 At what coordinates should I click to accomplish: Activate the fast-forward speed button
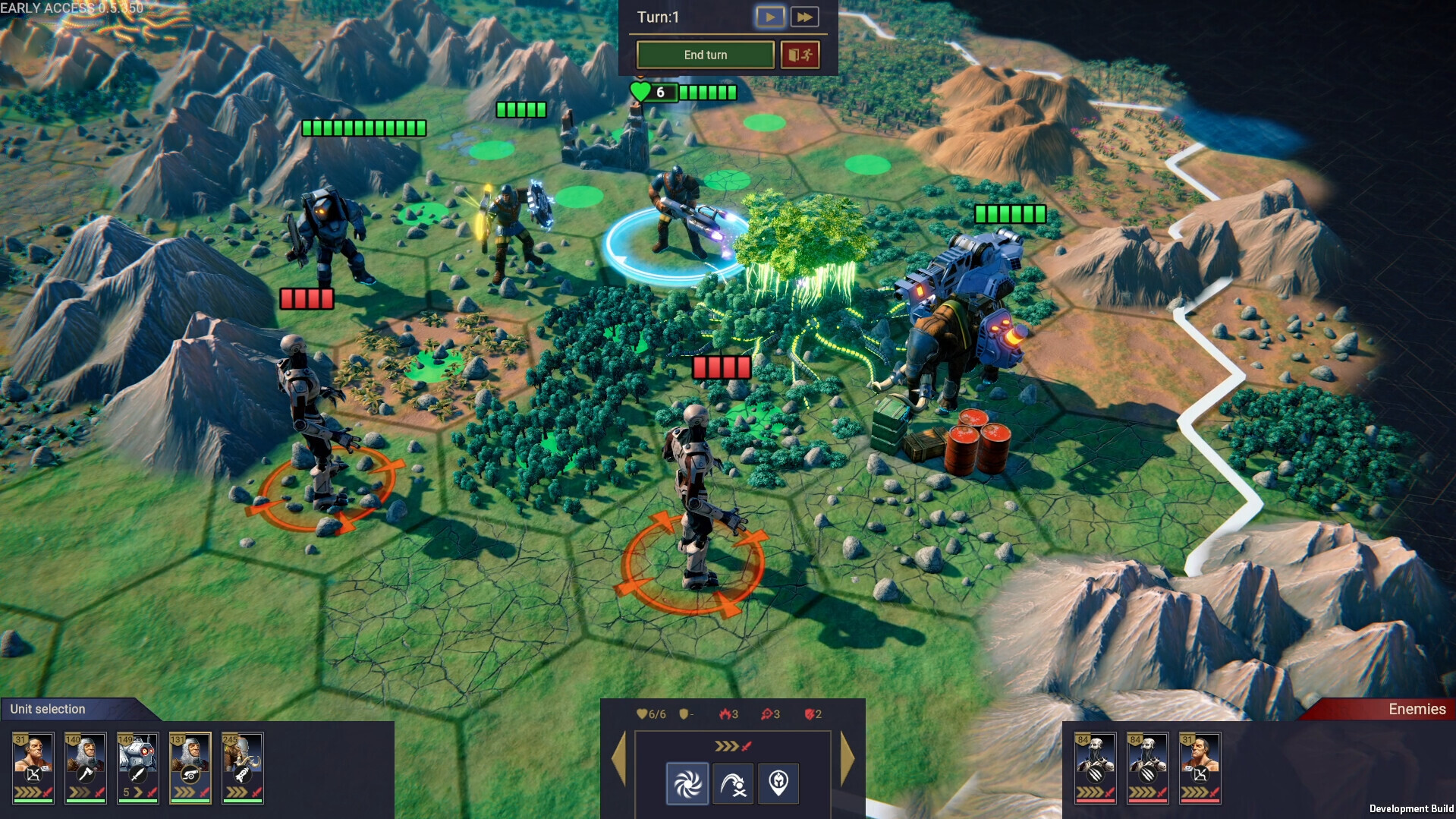[804, 17]
